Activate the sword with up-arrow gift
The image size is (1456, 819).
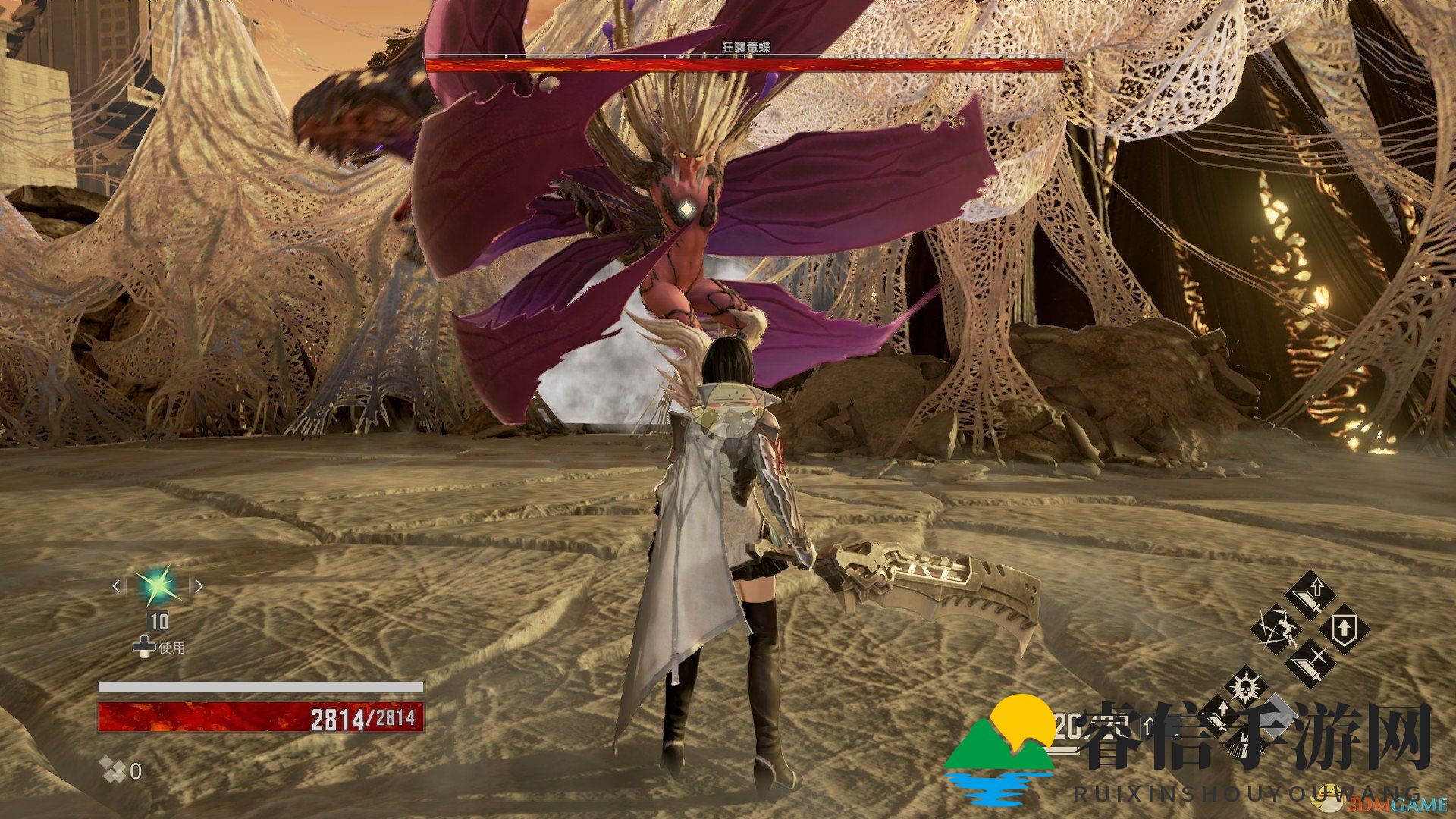(x=1309, y=596)
